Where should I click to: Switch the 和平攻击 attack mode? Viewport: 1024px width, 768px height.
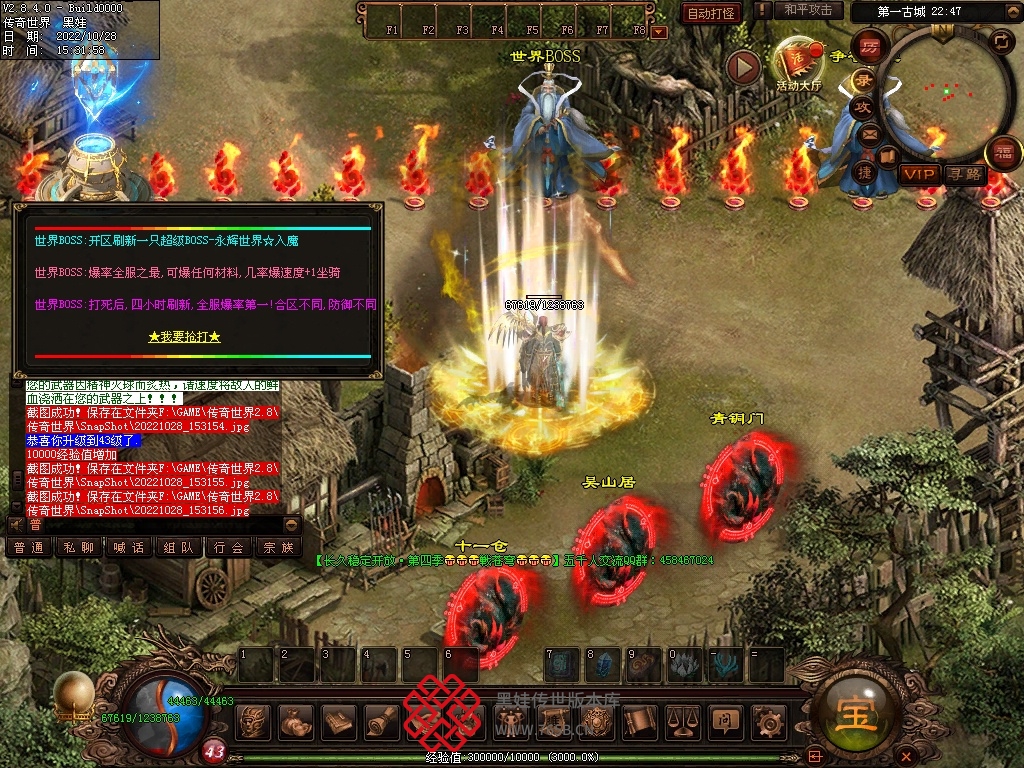[x=808, y=10]
